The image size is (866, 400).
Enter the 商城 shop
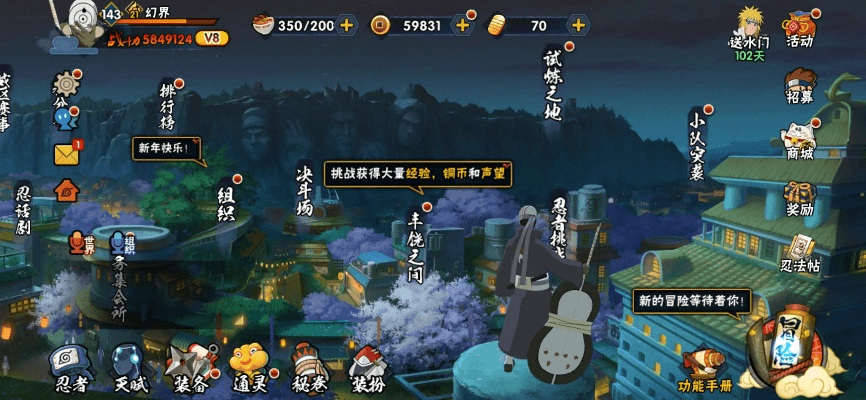[799, 140]
